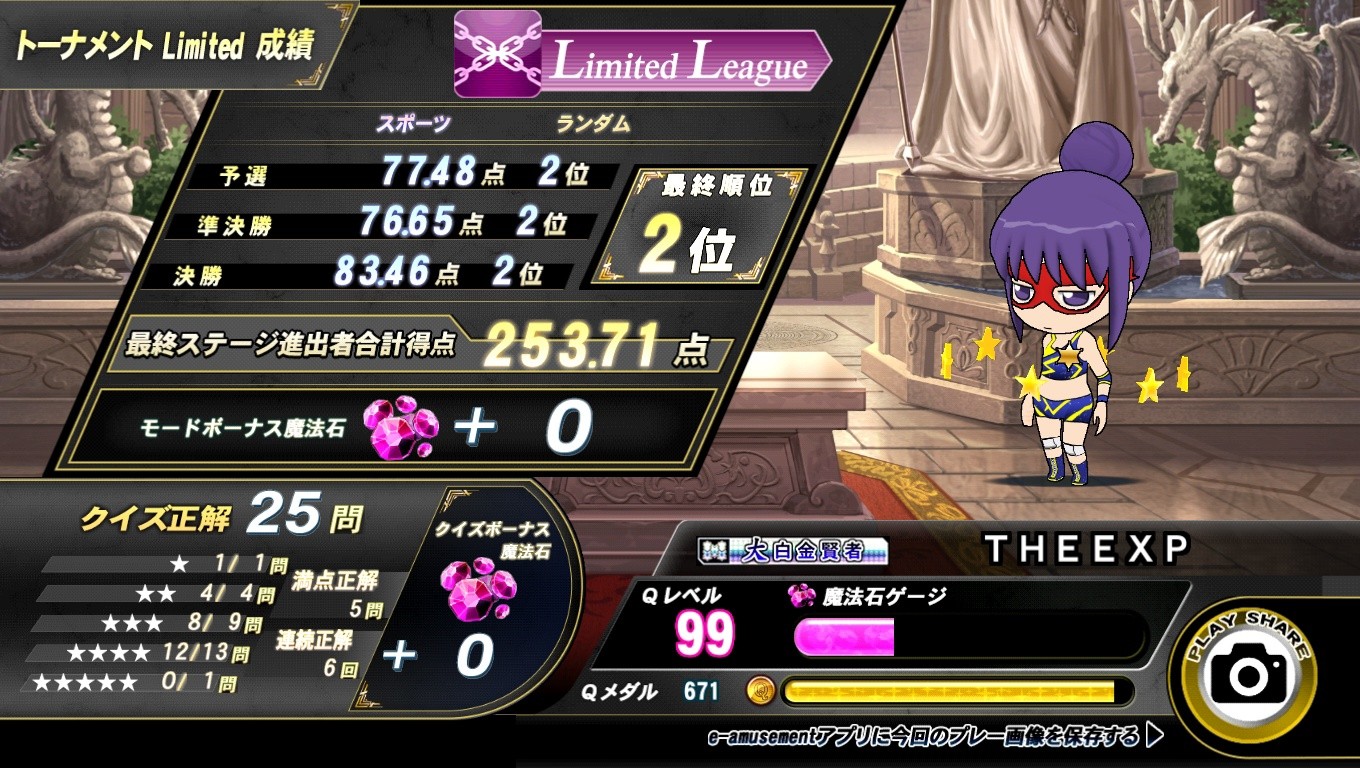Image resolution: width=1360 pixels, height=768 pixels.
Task: Select the e-amusement app save play image prompt
Action: pos(935,738)
